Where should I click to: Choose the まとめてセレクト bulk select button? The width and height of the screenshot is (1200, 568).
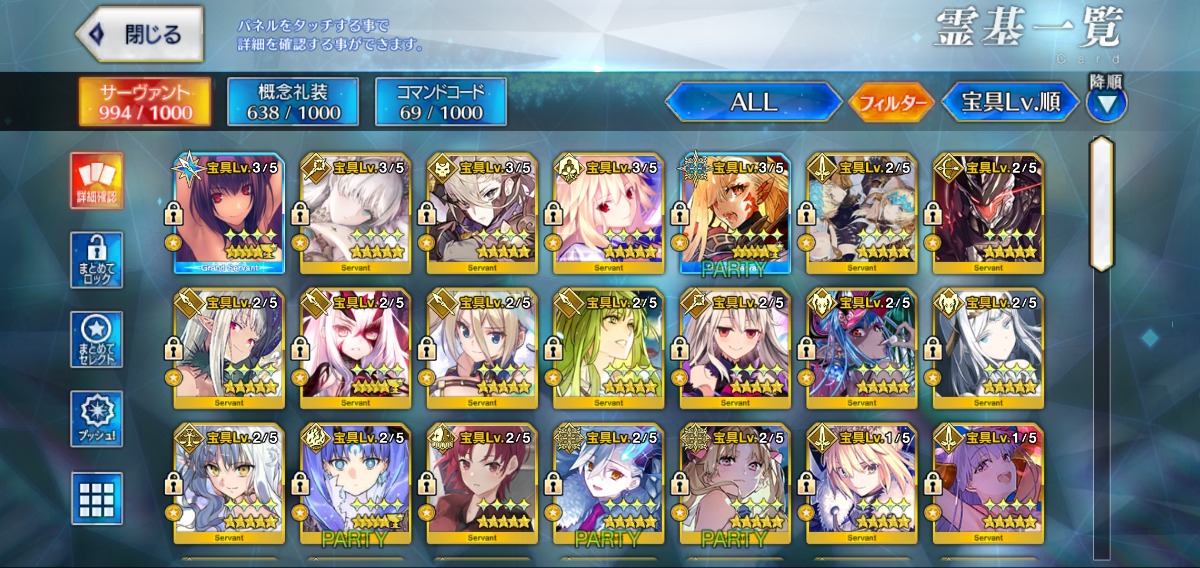coord(97,340)
